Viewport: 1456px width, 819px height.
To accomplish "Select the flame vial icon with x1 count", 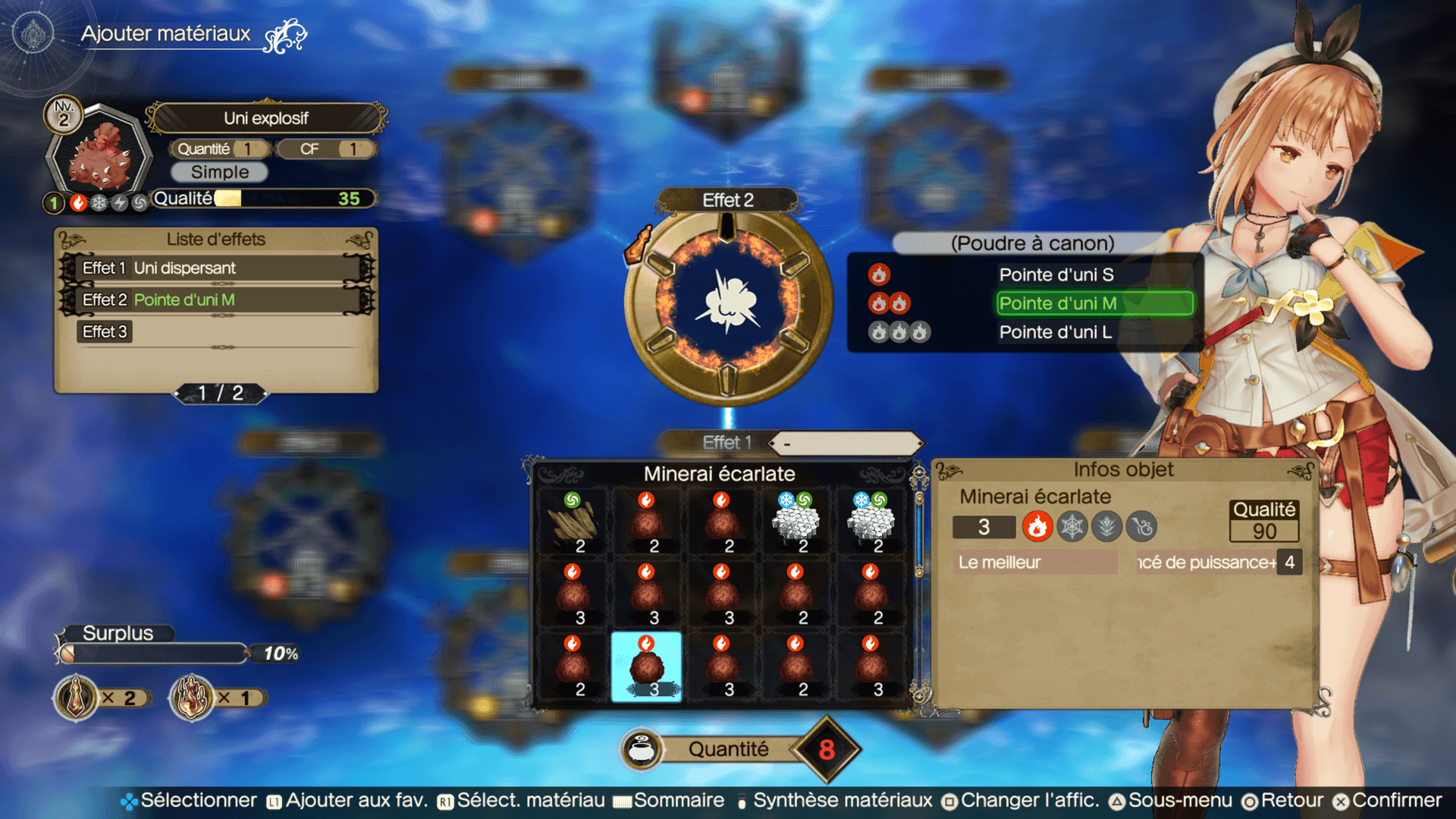I will coord(193,698).
